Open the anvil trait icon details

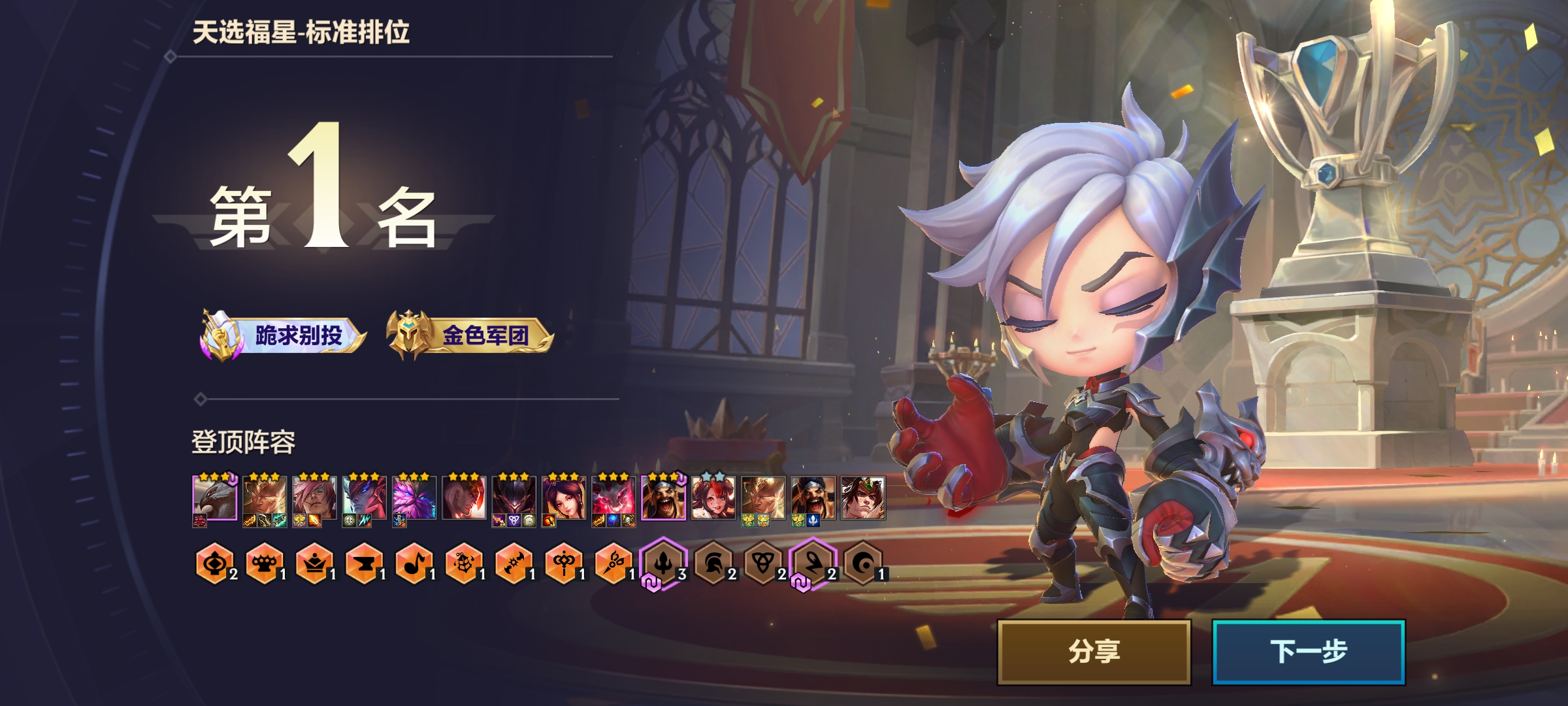click(x=364, y=563)
